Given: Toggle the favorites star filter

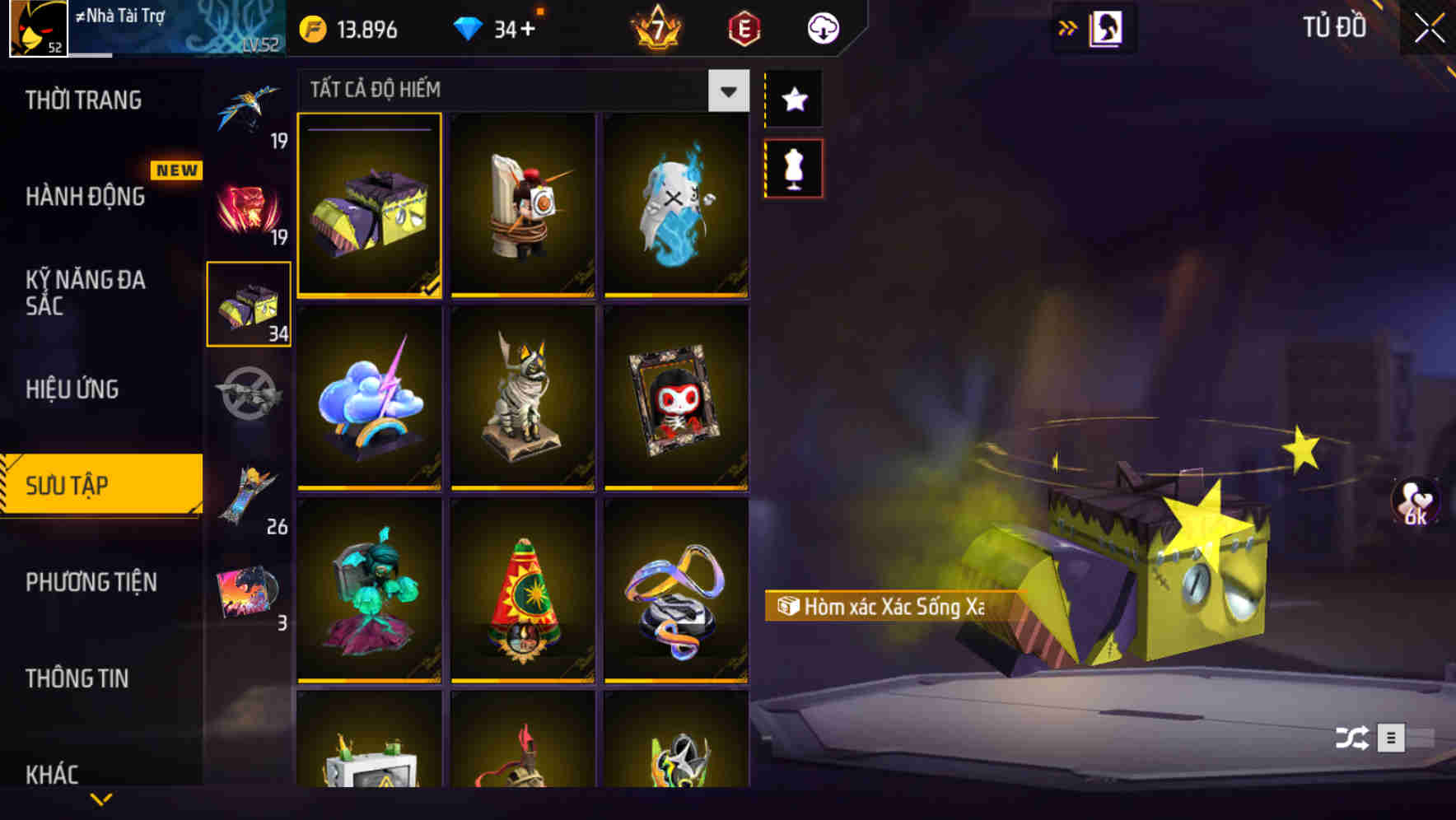Looking at the screenshot, I should pyautogui.click(x=794, y=100).
